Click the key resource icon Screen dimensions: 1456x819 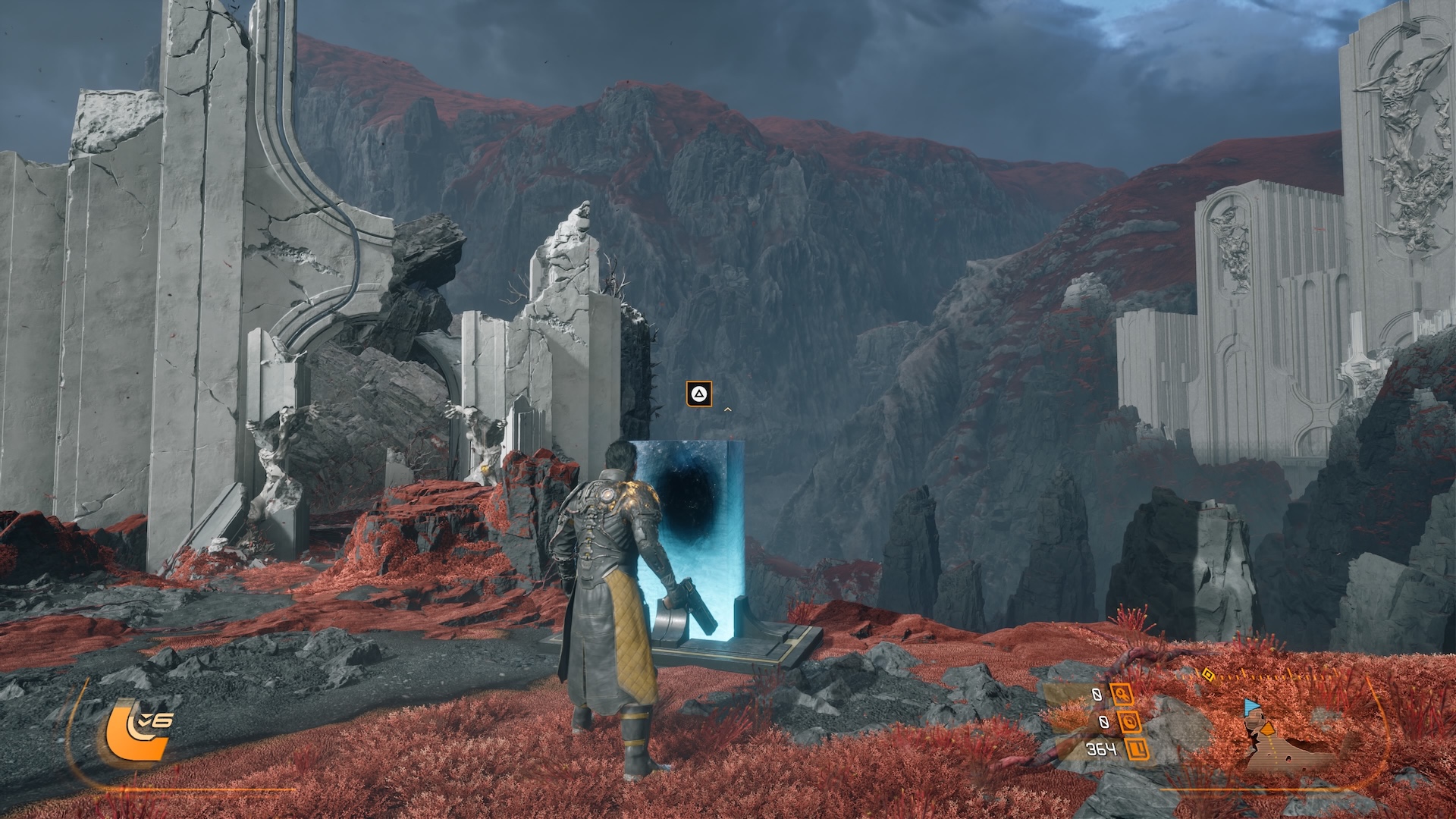tap(1122, 694)
